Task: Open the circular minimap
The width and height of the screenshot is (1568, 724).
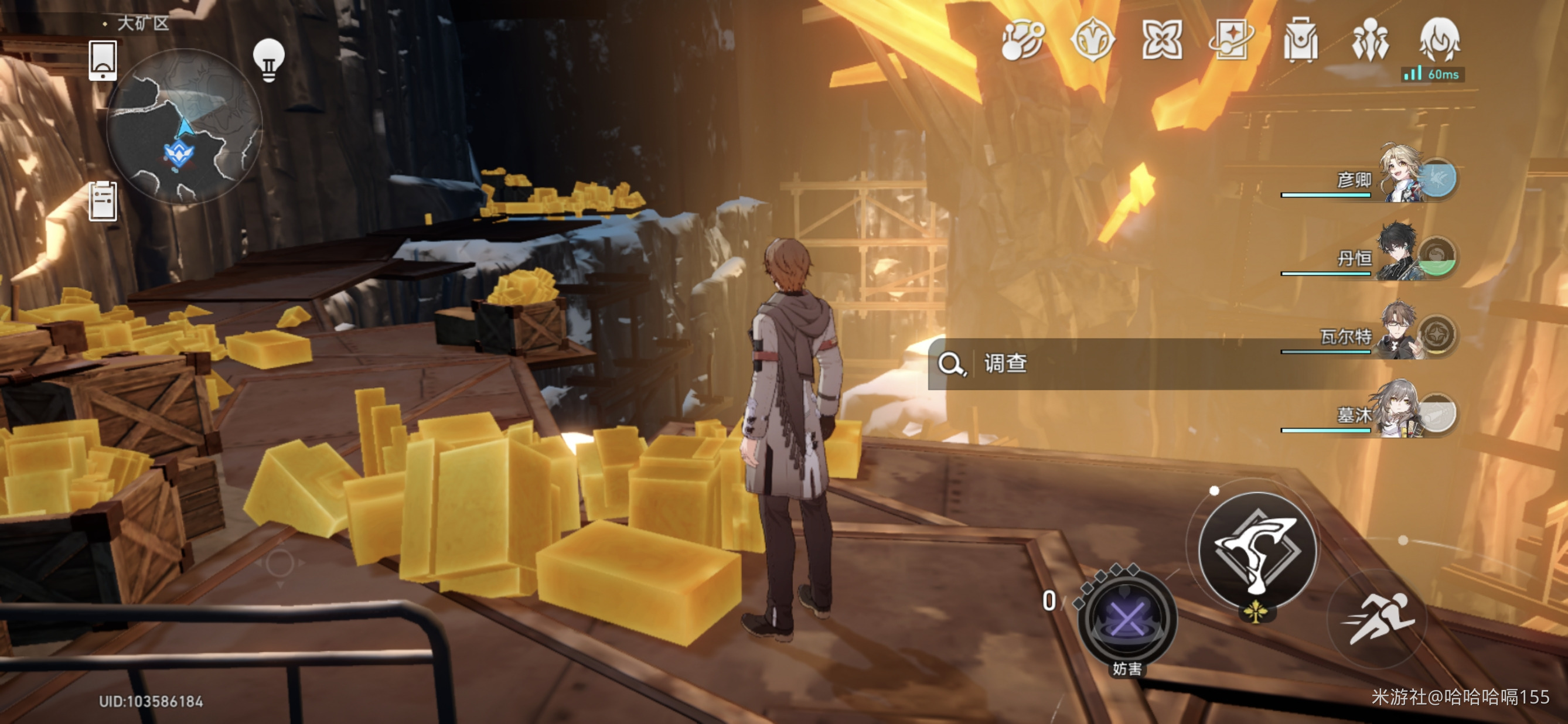Action: tap(184, 127)
